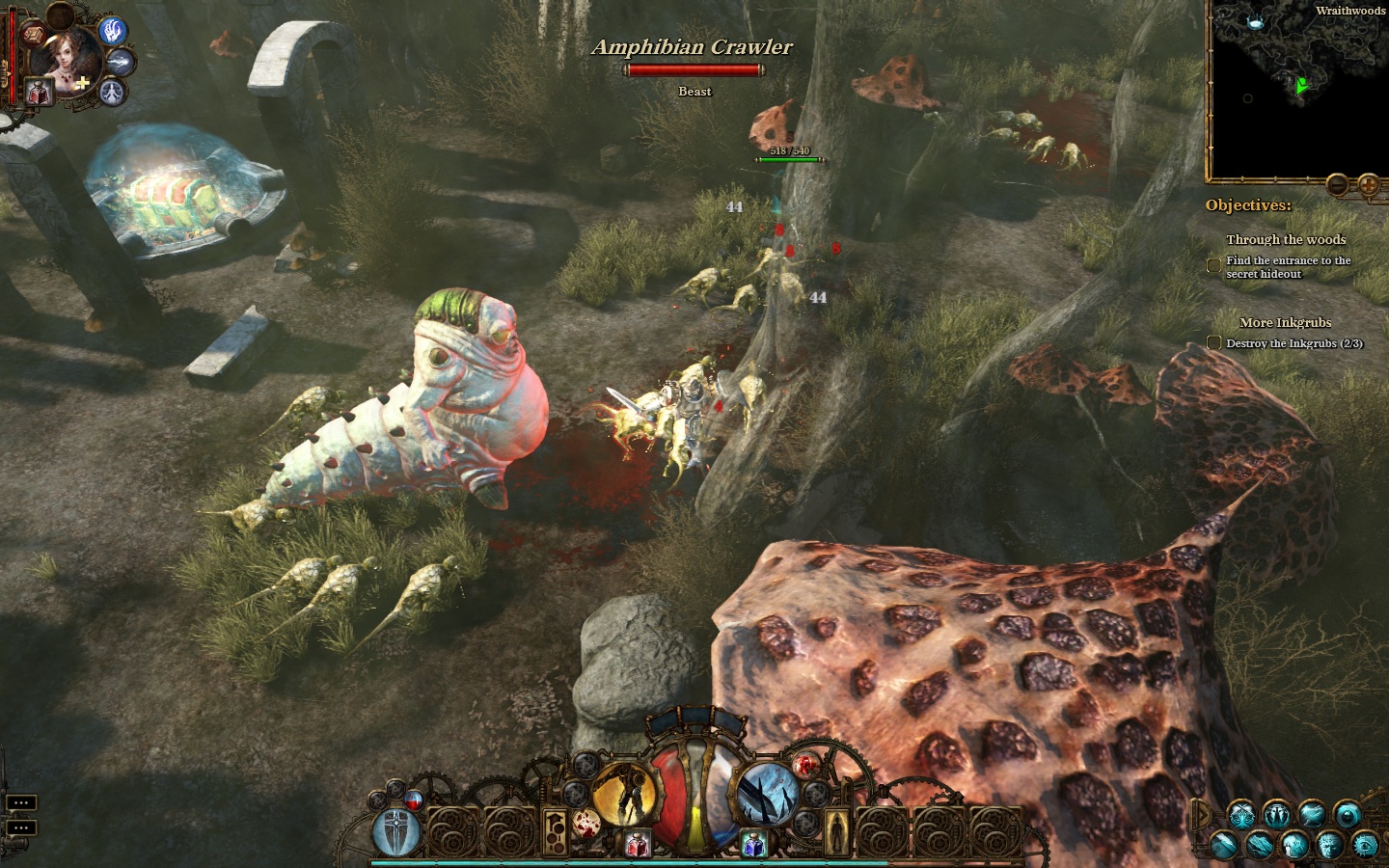Select the Through the woods objective
1389x868 pixels.
(x=1285, y=239)
